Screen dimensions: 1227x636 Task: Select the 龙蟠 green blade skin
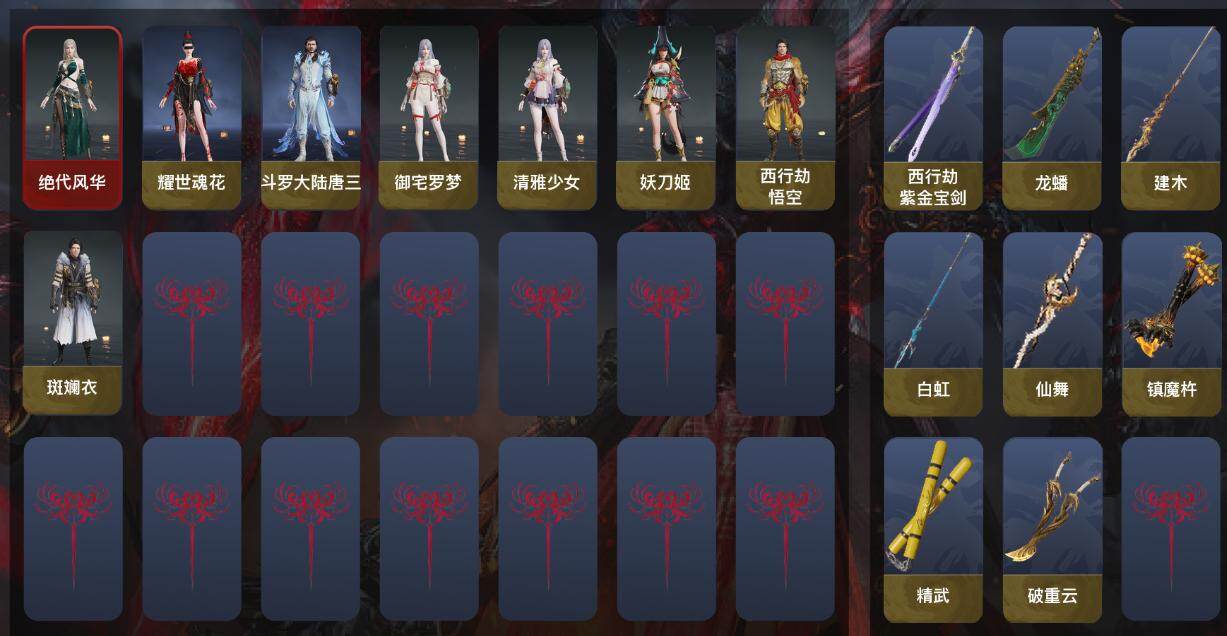tap(1052, 117)
